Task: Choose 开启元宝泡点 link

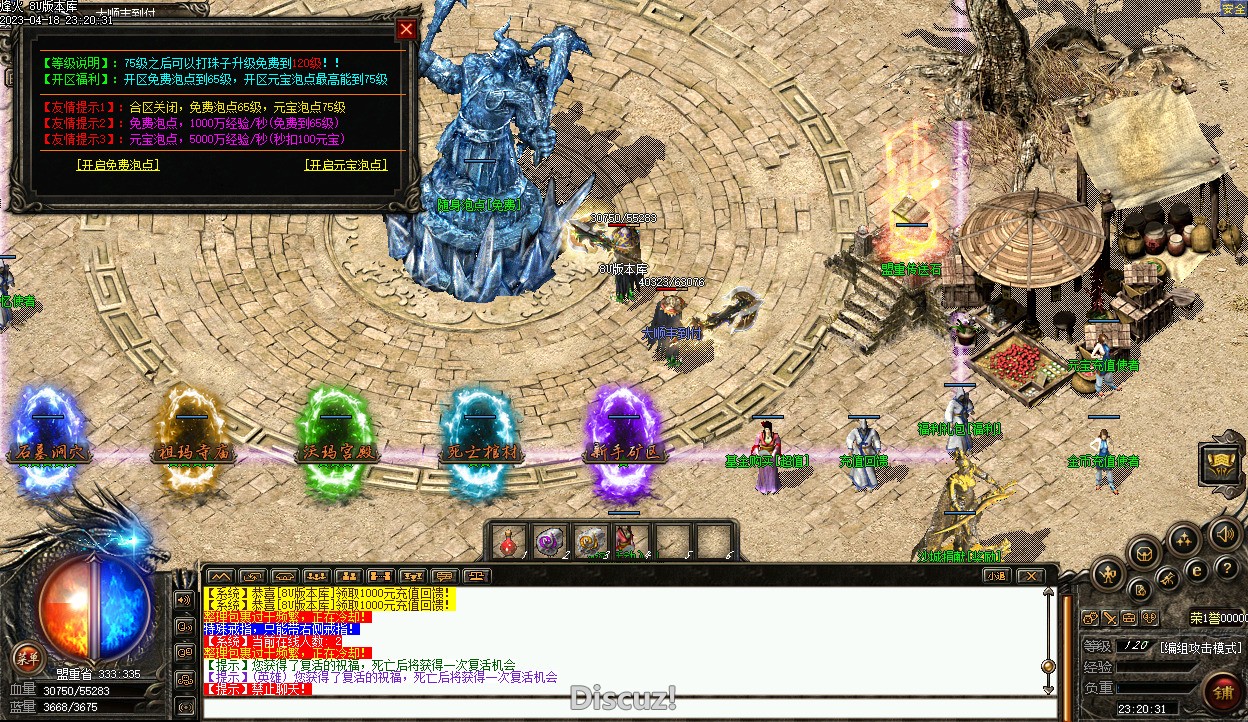Action: click(346, 165)
